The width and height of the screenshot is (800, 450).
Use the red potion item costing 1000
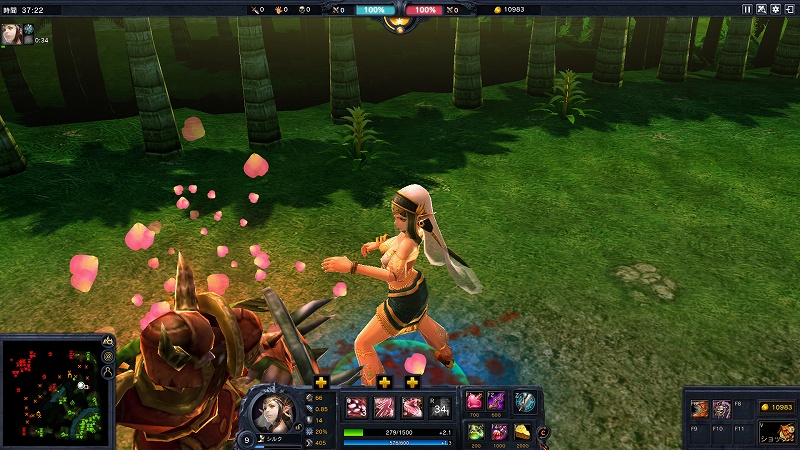click(x=498, y=431)
